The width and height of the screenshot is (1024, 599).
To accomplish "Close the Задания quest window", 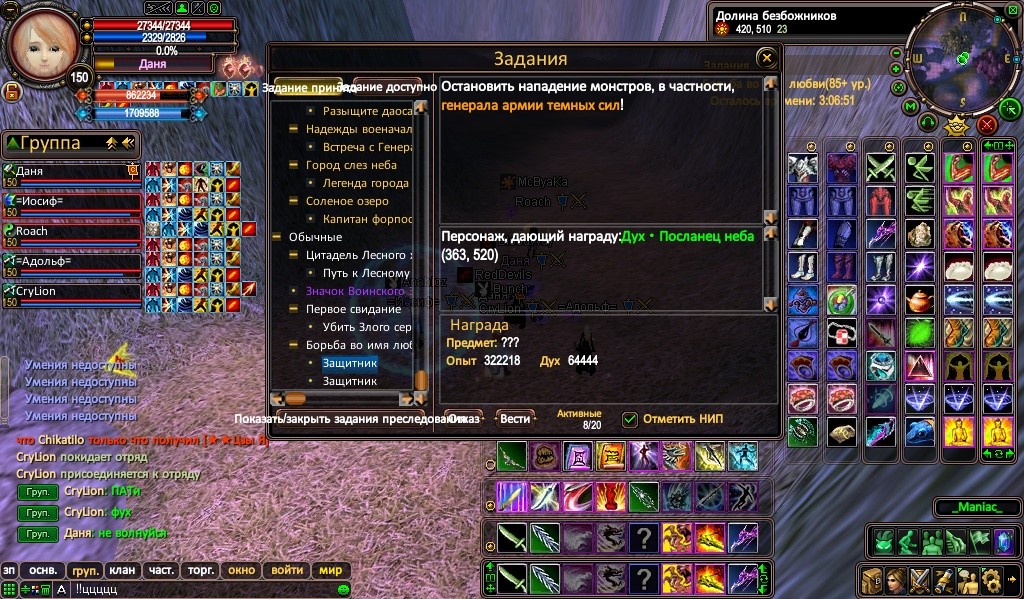I will (x=766, y=58).
